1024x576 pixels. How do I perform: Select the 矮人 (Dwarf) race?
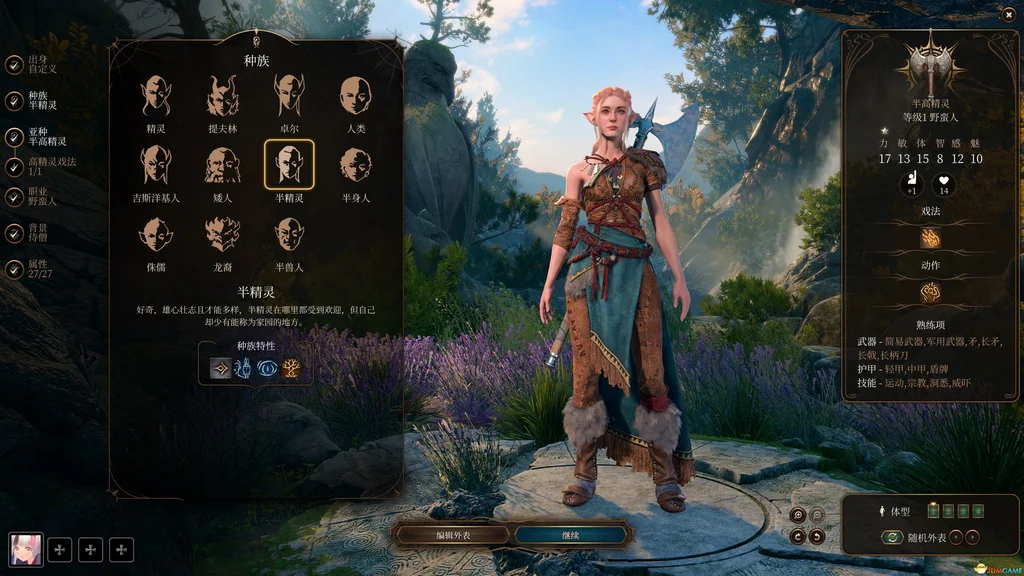[x=222, y=165]
